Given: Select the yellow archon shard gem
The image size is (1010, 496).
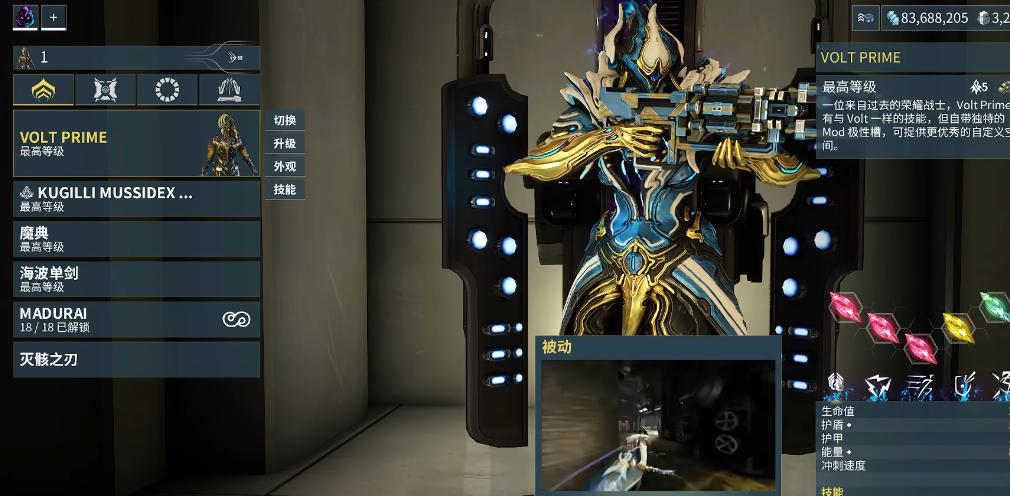Looking at the screenshot, I should (956, 324).
